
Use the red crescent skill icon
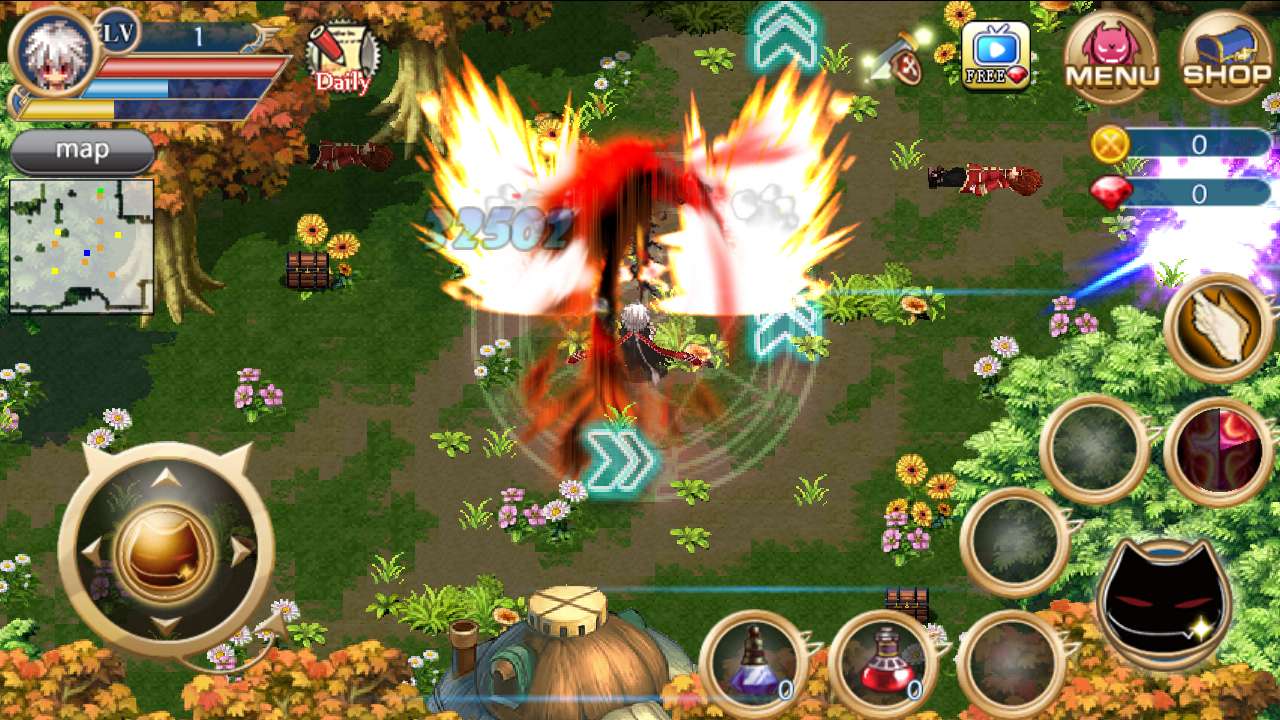(1217, 452)
